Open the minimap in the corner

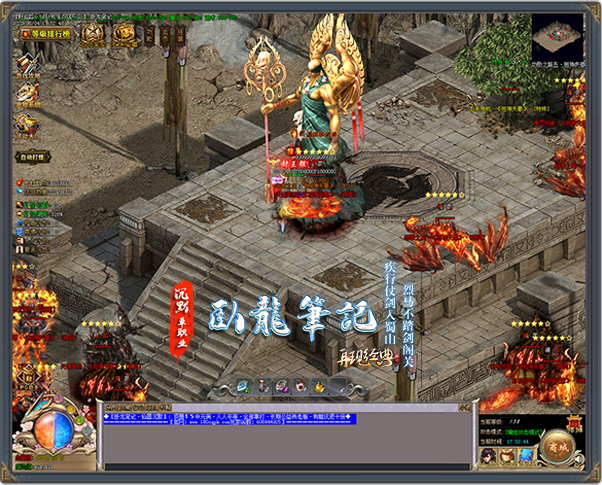(559, 40)
